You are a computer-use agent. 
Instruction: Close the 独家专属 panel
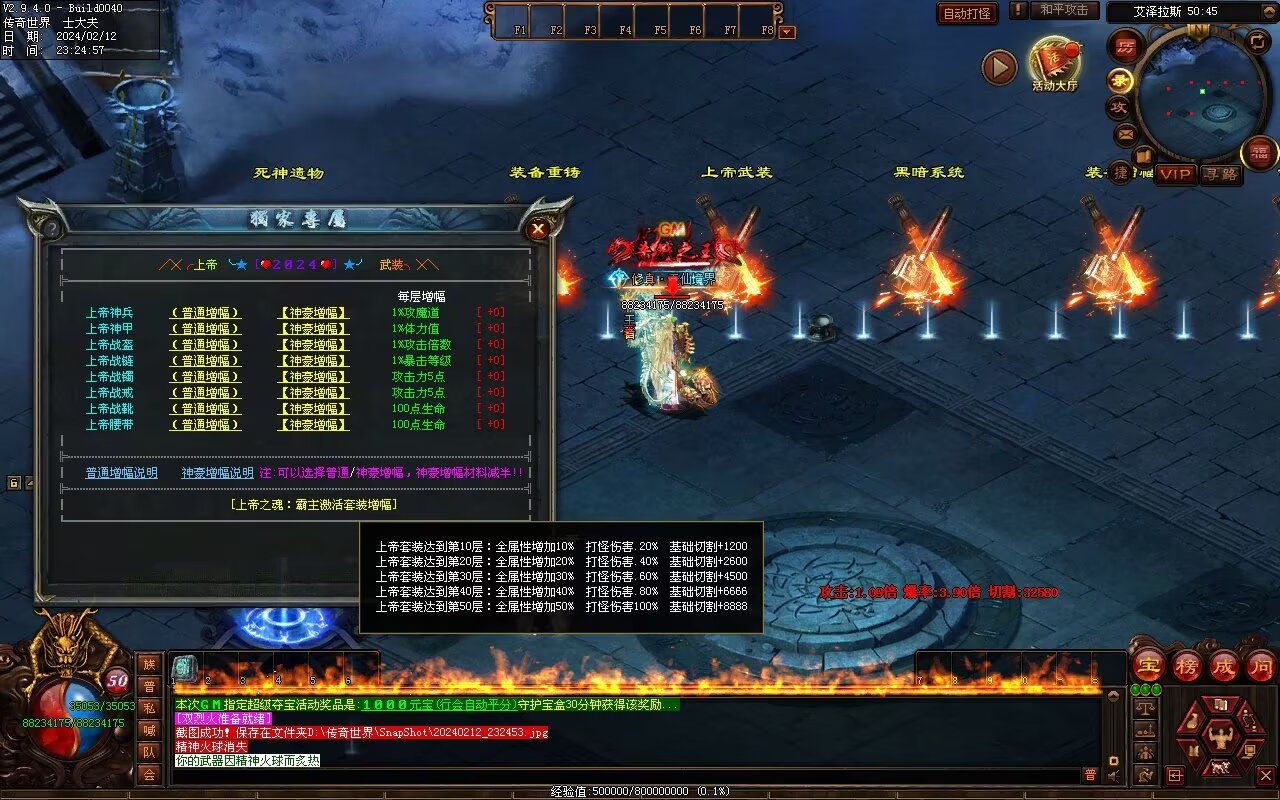click(x=538, y=229)
